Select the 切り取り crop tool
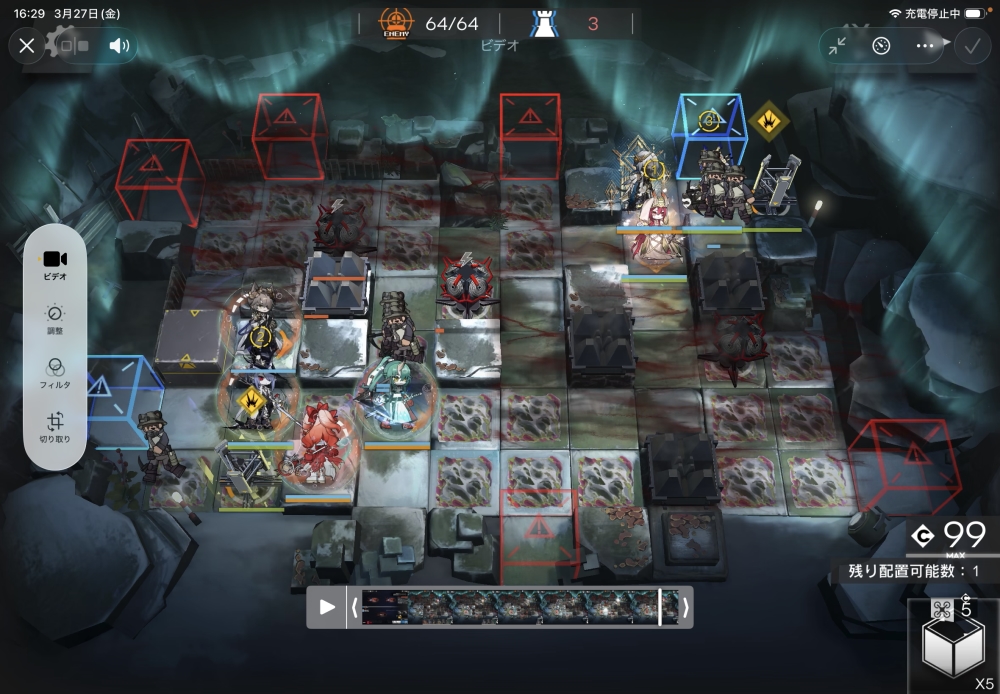This screenshot has height=694, width=1000. (56, 428)
